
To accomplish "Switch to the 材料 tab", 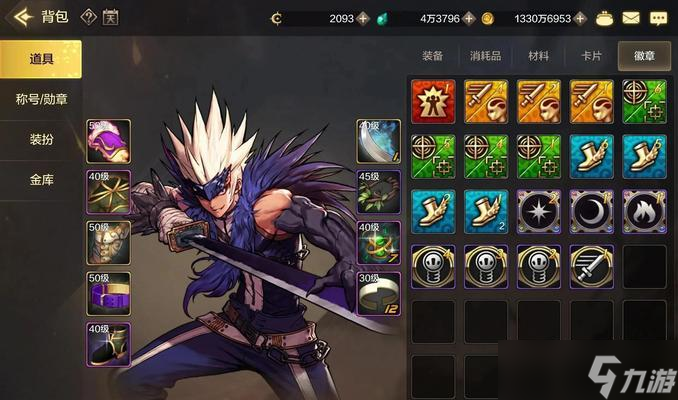I will click(538, 57).
